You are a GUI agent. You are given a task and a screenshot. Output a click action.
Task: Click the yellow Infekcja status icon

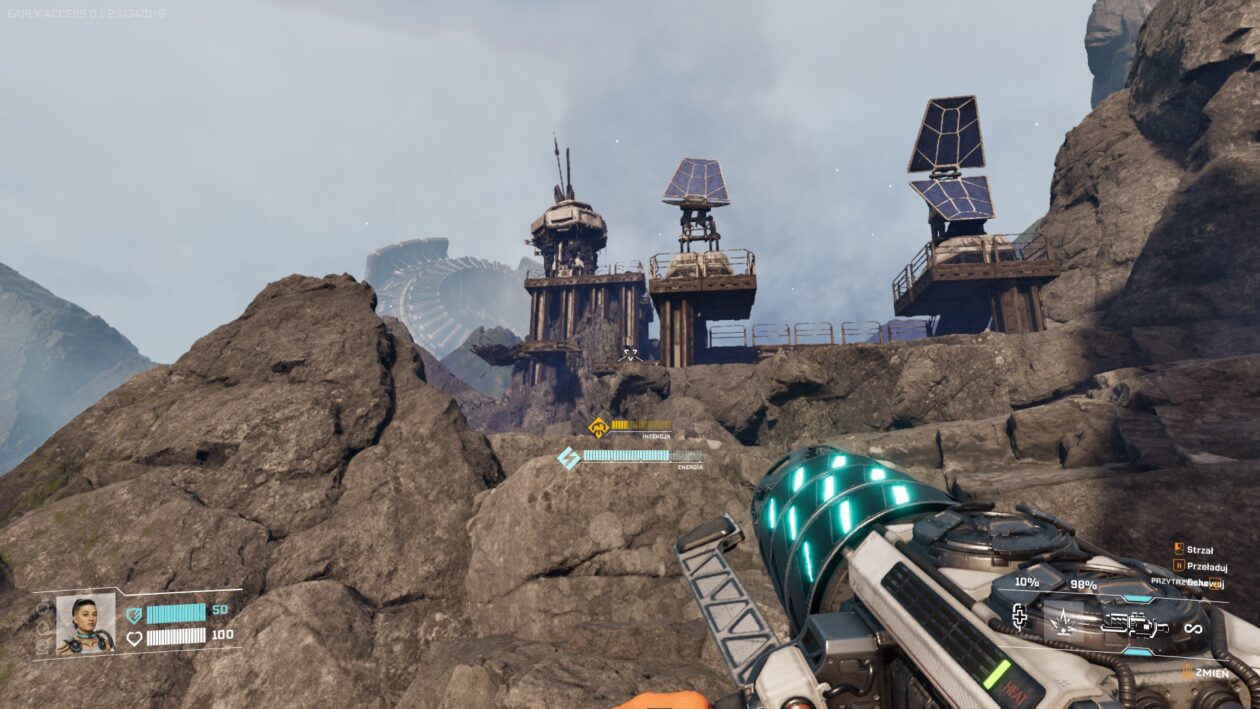598,427
